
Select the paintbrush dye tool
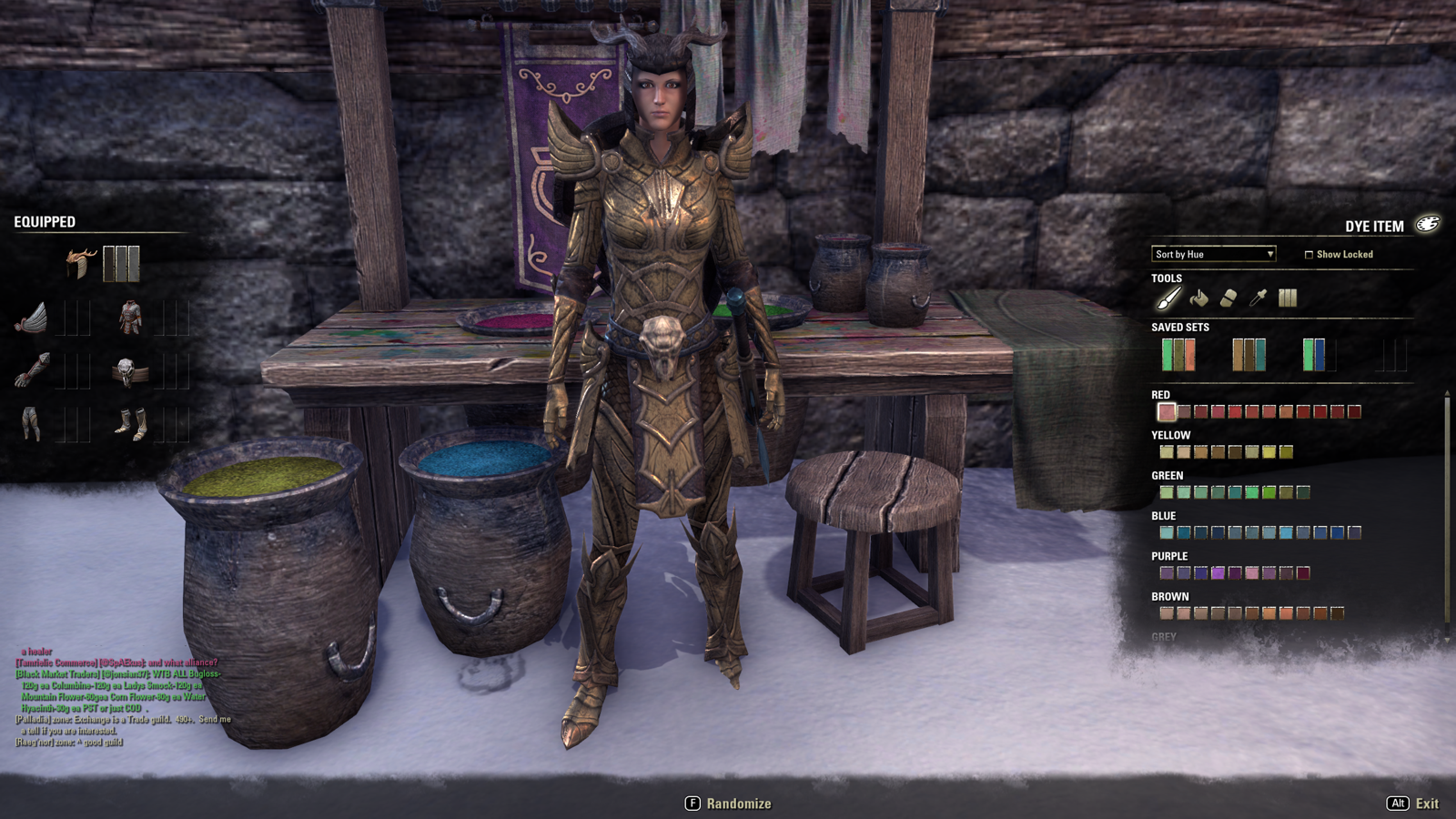click(1168, 298)
